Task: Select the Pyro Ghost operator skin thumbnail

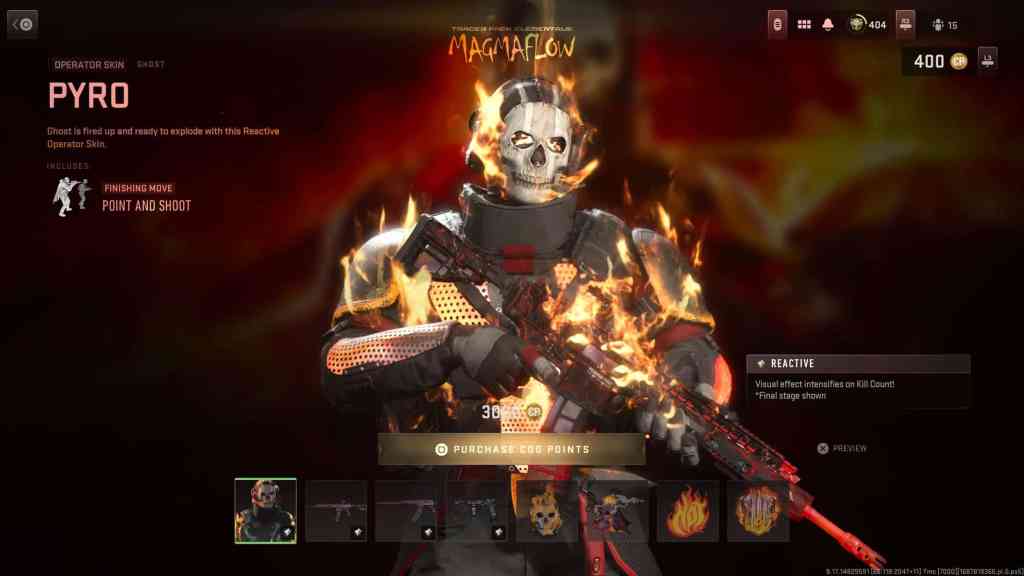Action: (x=265, y=510)
